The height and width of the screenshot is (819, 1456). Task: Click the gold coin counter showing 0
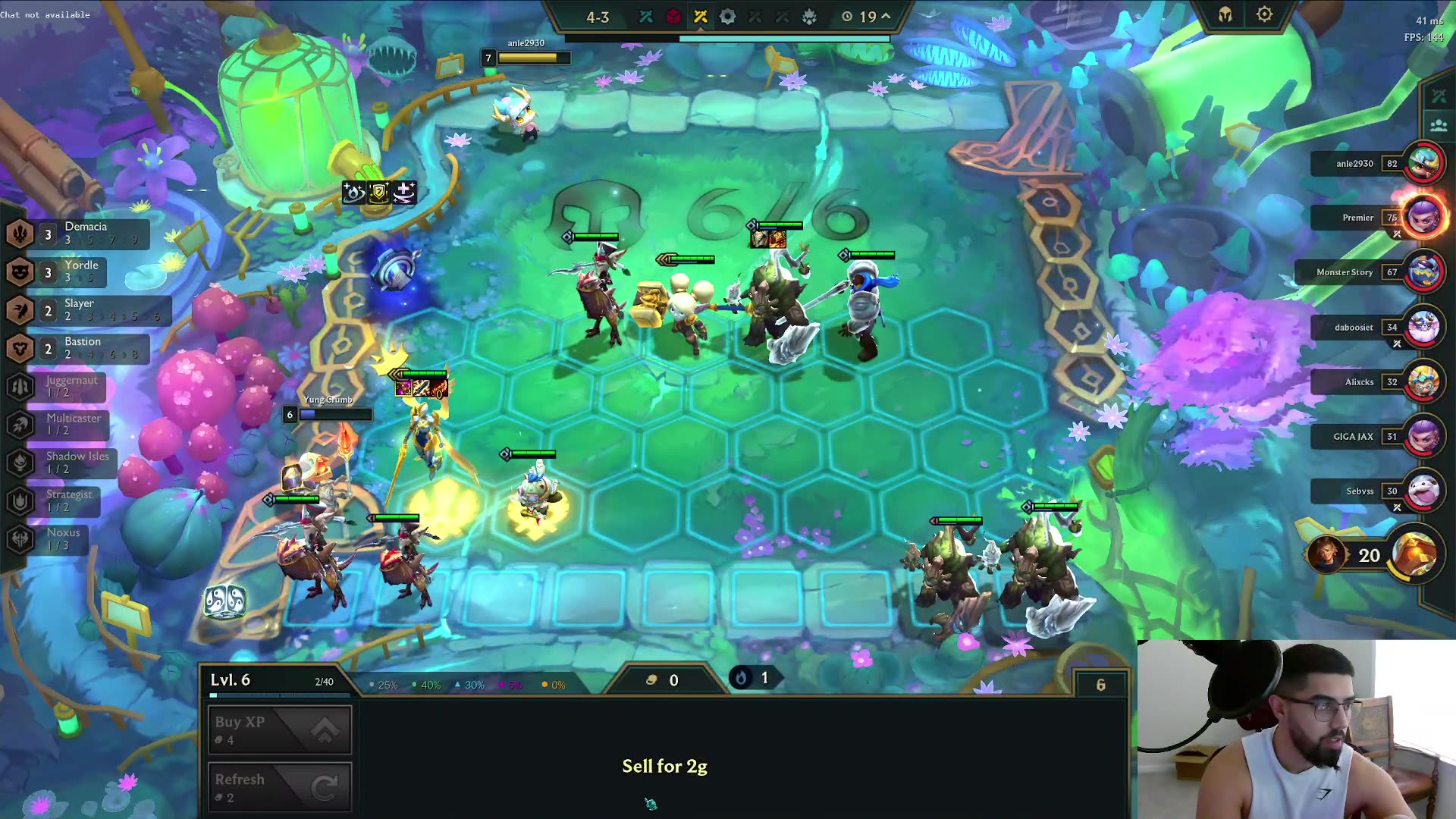(x=664, y=680)
